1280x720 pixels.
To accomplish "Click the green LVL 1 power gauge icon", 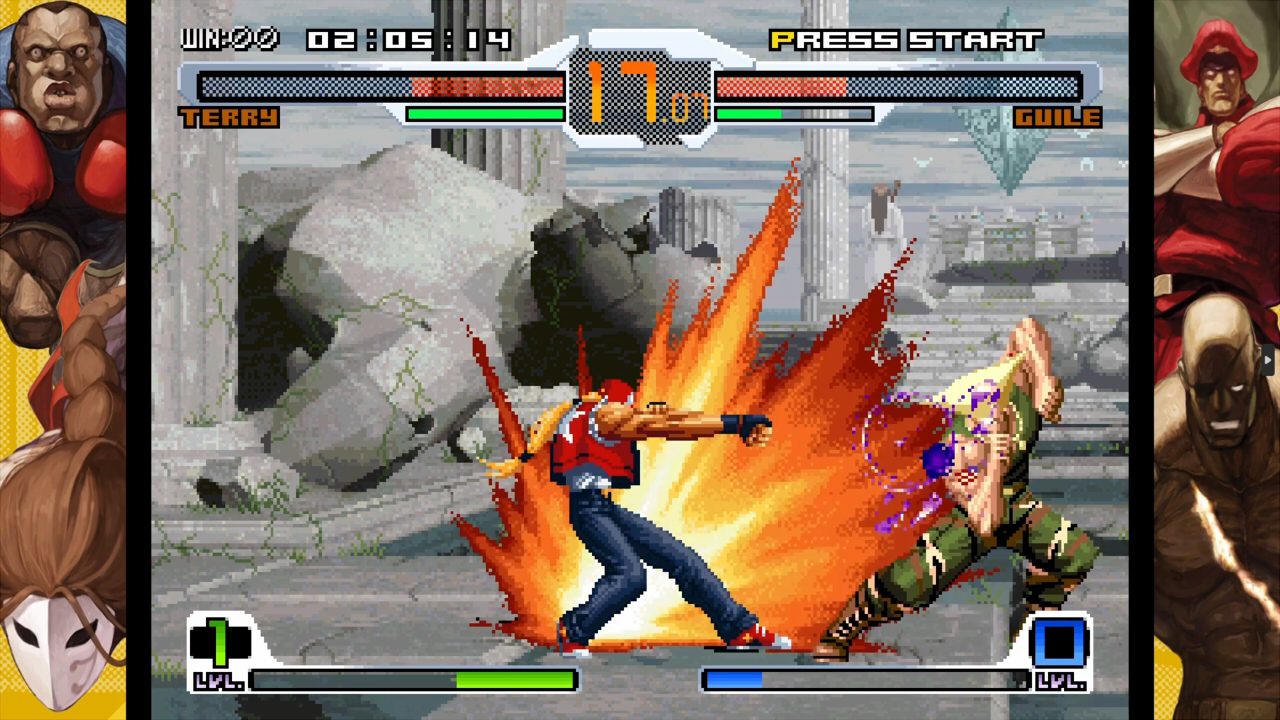I will click(219, 640).
